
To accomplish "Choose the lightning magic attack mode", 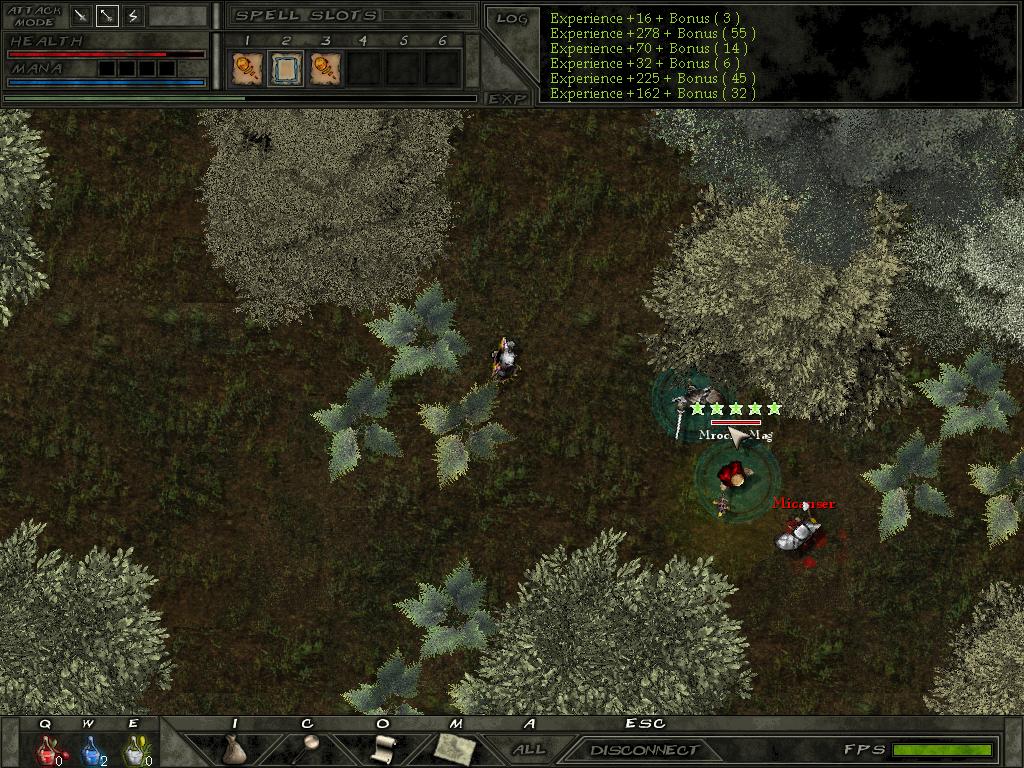I will click(x=133, y=16).
